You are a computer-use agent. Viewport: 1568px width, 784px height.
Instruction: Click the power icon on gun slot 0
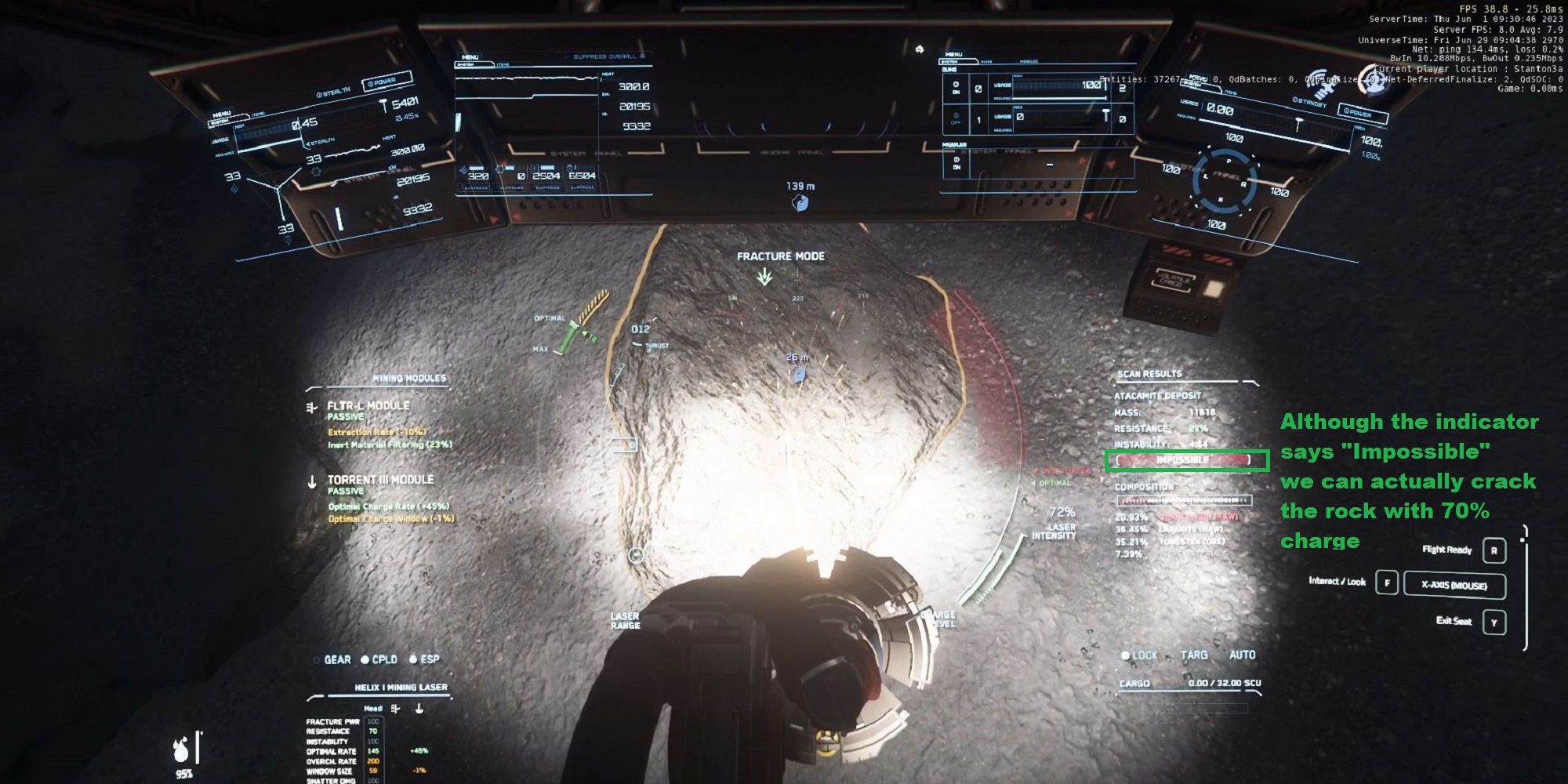(956, 85)
